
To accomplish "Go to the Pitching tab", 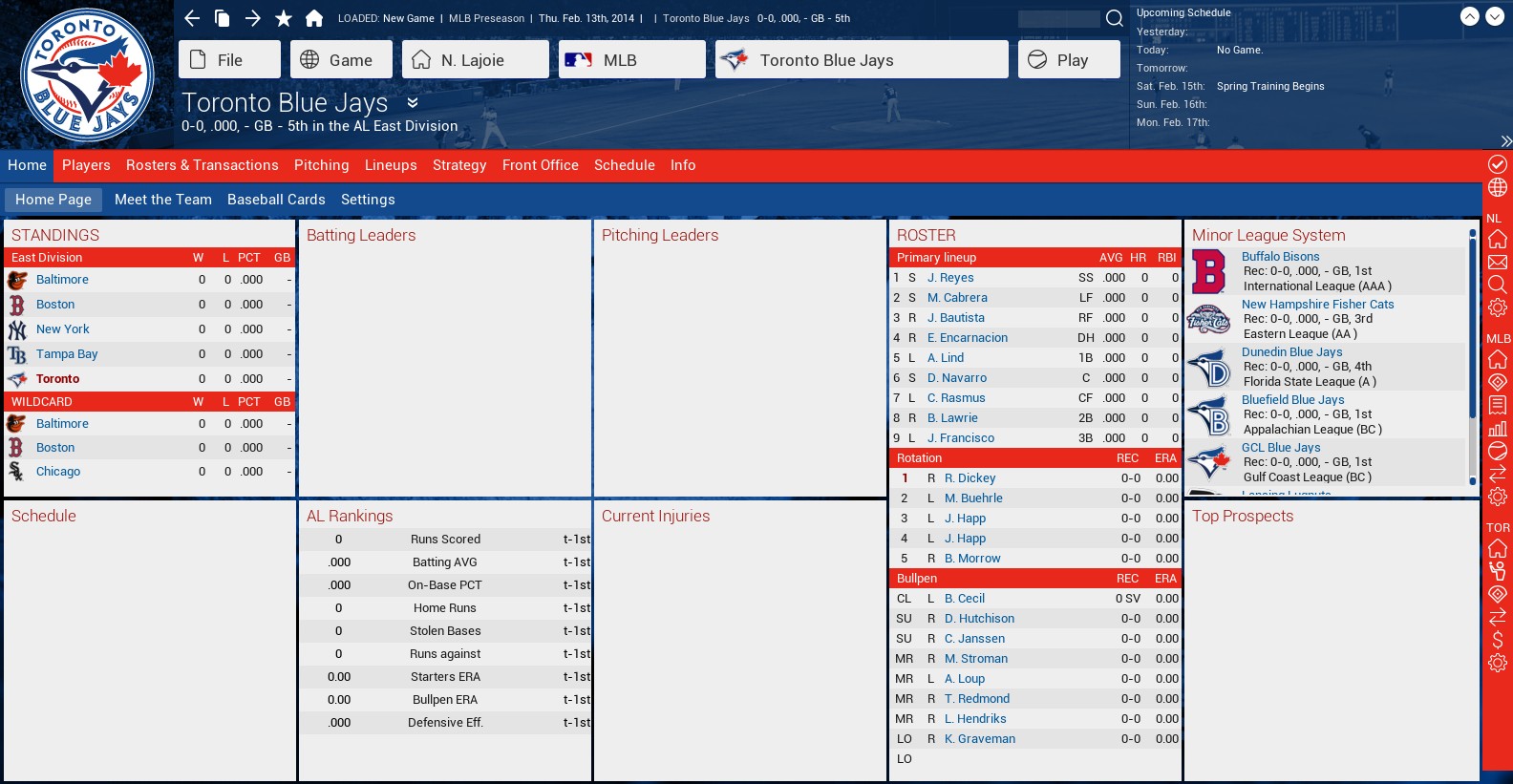I will [x=321, y=165].
